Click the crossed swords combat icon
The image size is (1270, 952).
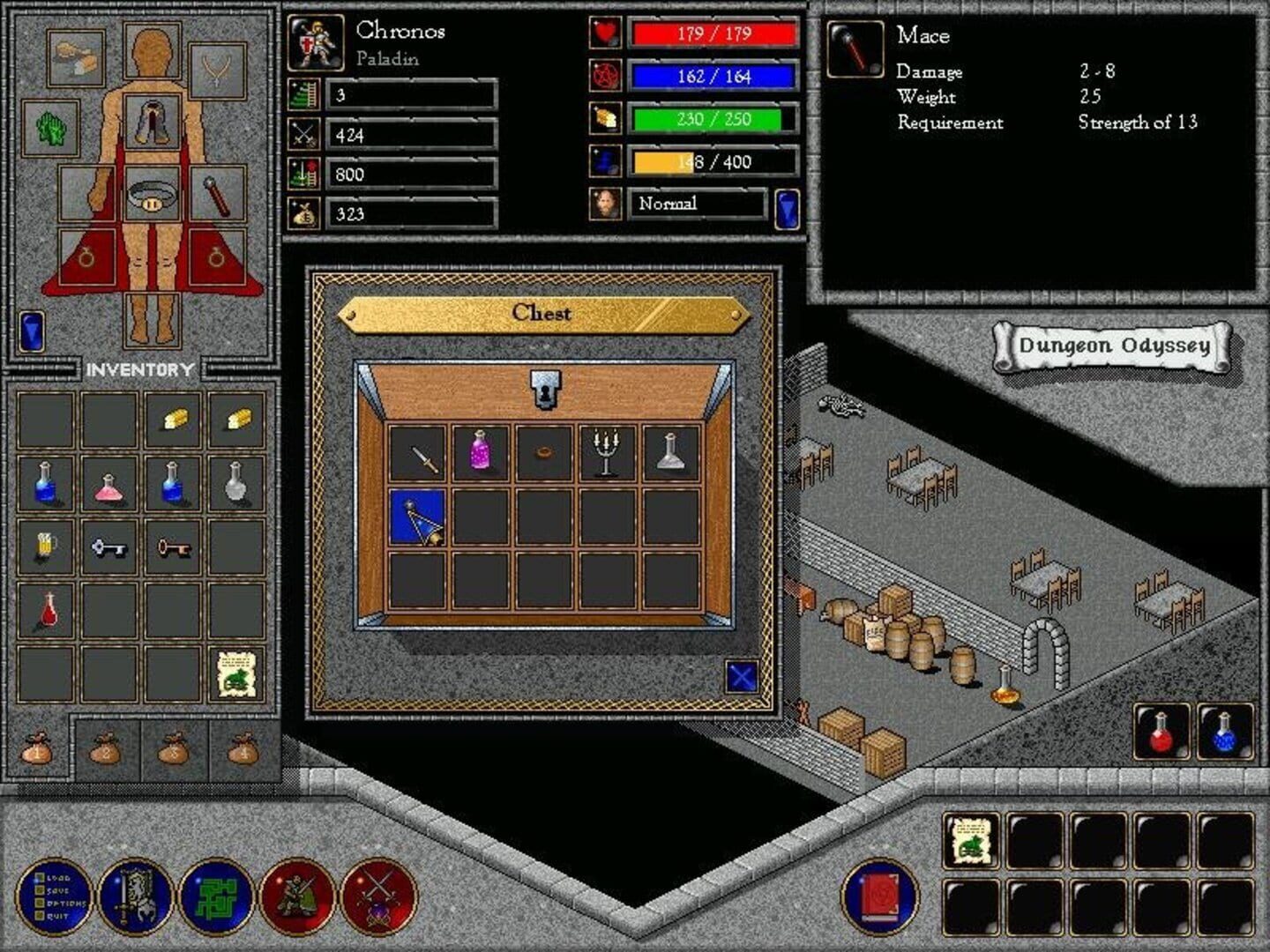(x=382, y=898)
